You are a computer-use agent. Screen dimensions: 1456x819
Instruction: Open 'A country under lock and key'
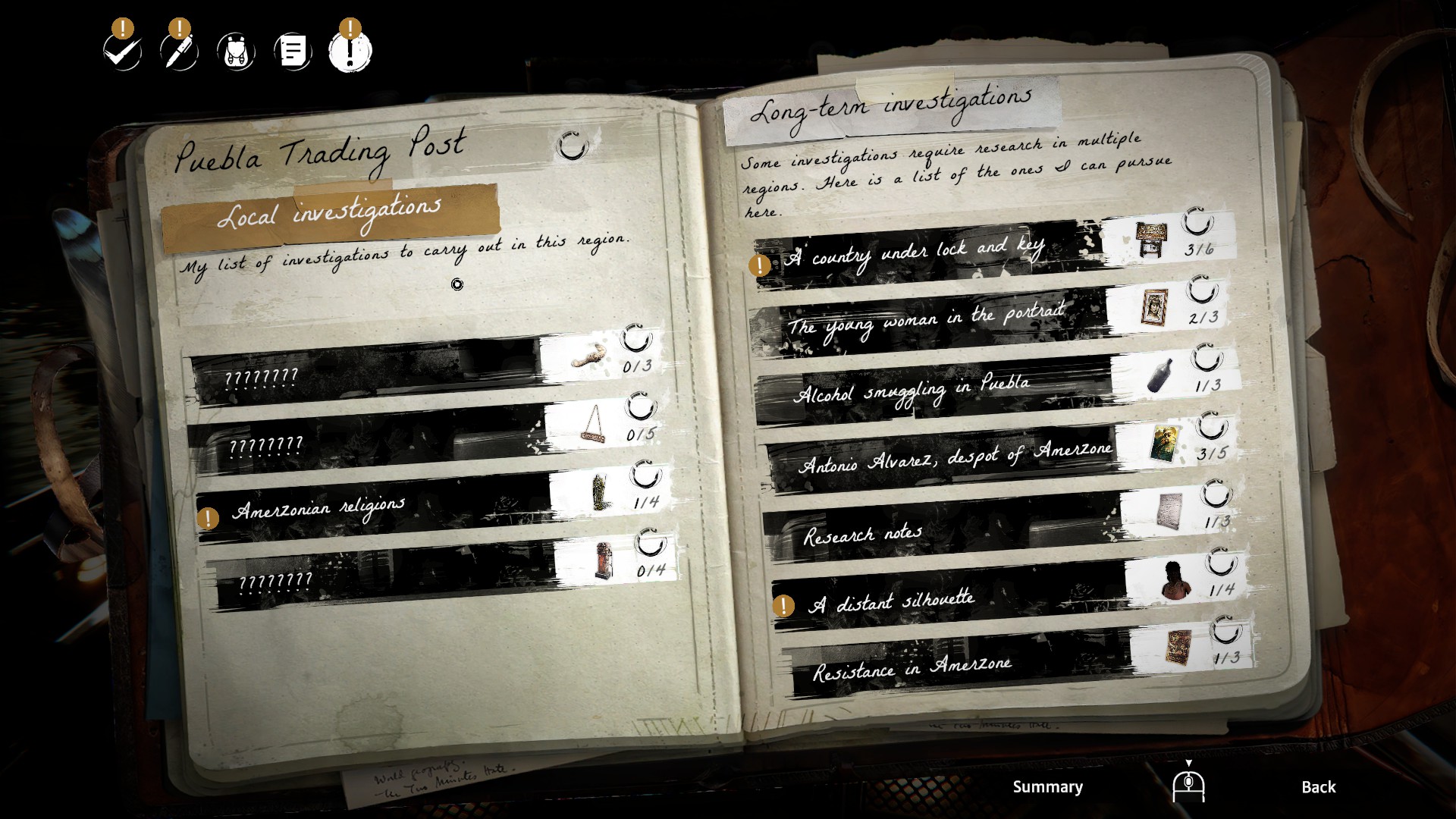pos(917,253)
